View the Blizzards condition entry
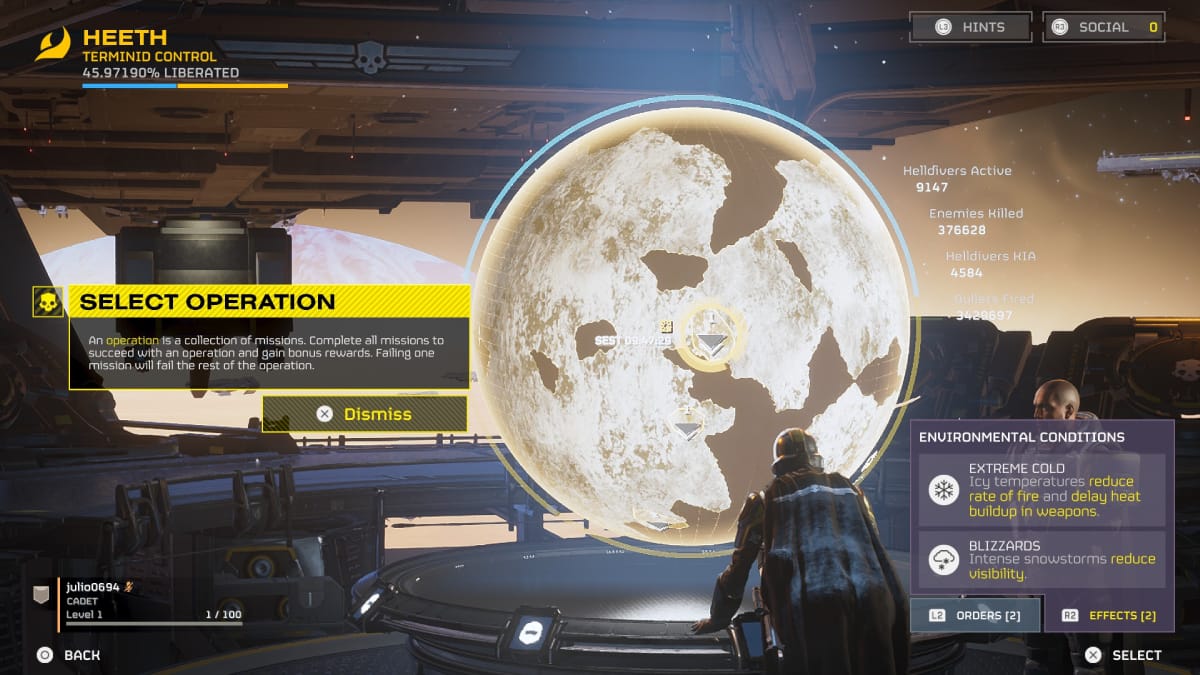This screenshot has height=675, width=1200. pos(1041,560)
